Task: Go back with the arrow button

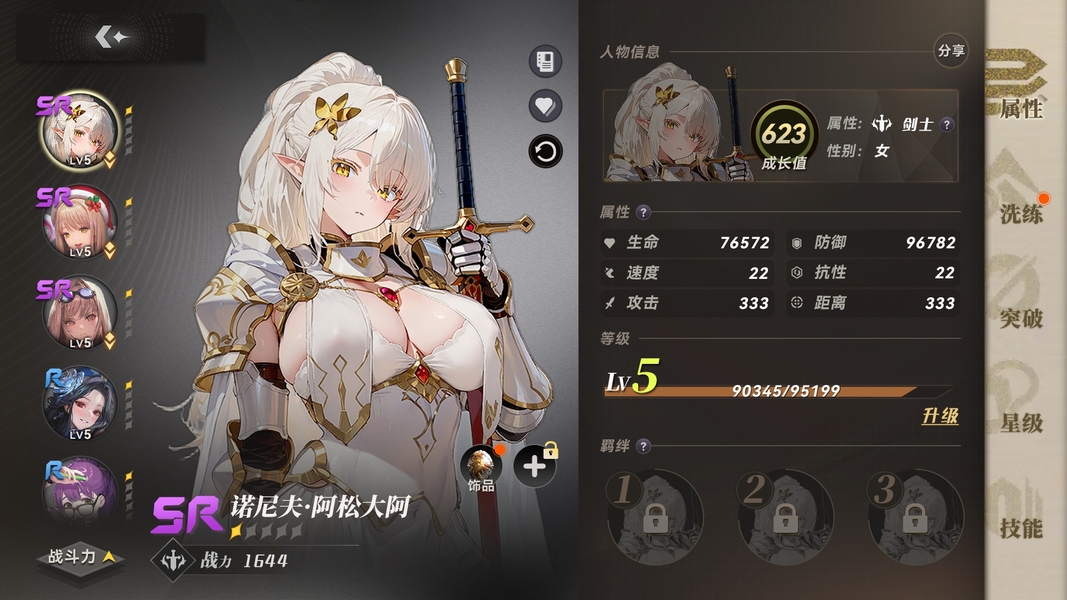Action: coord(111,37)
